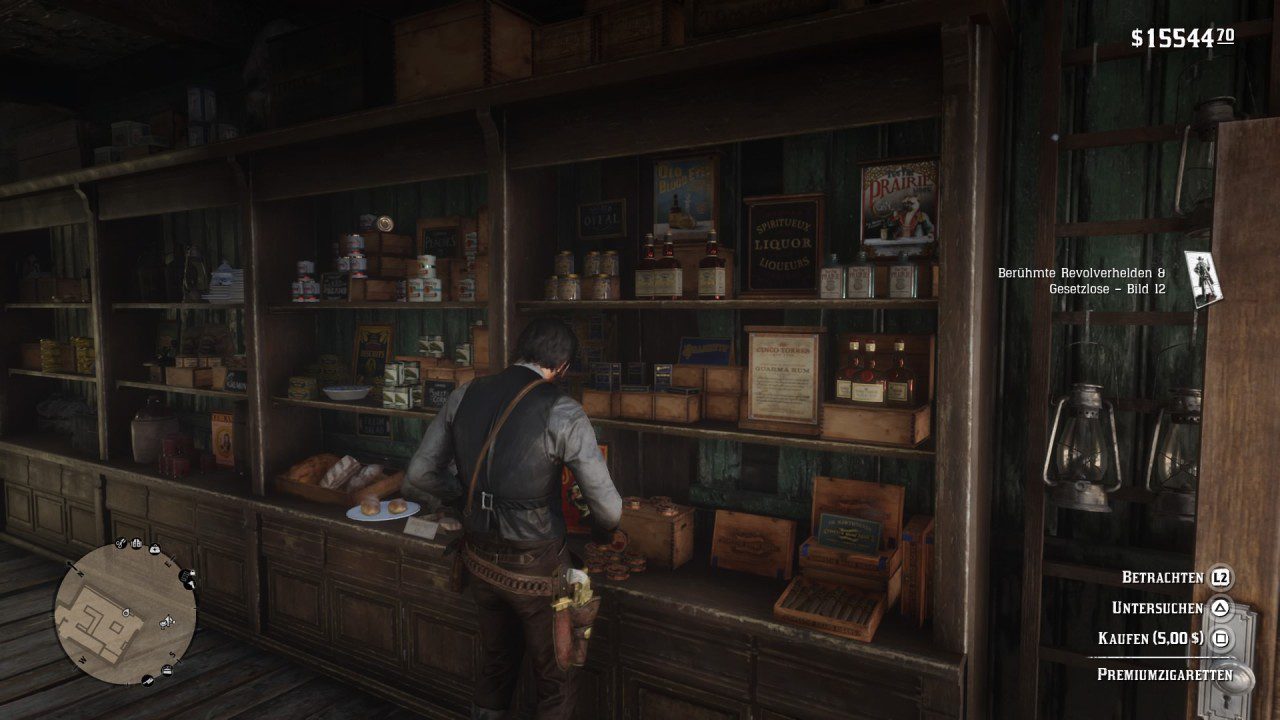The width and height of the screenshot is (1280, 720).
Task: Select the scissors barber icon on the minimap
Action: coord(120,541)
